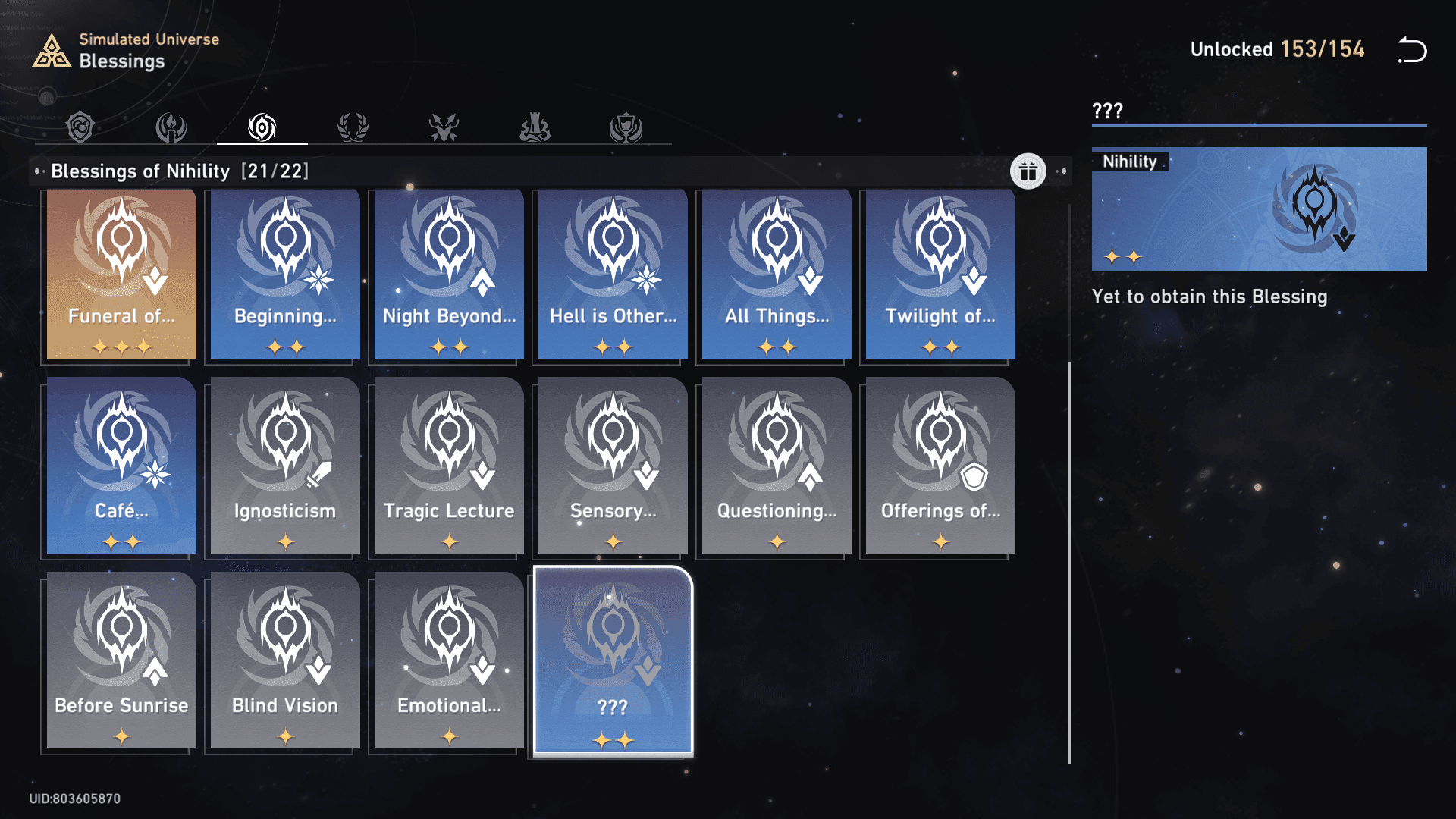Choose the Café... blessing card
Viewport: 1456px width, 819px height.
point(121,466)
